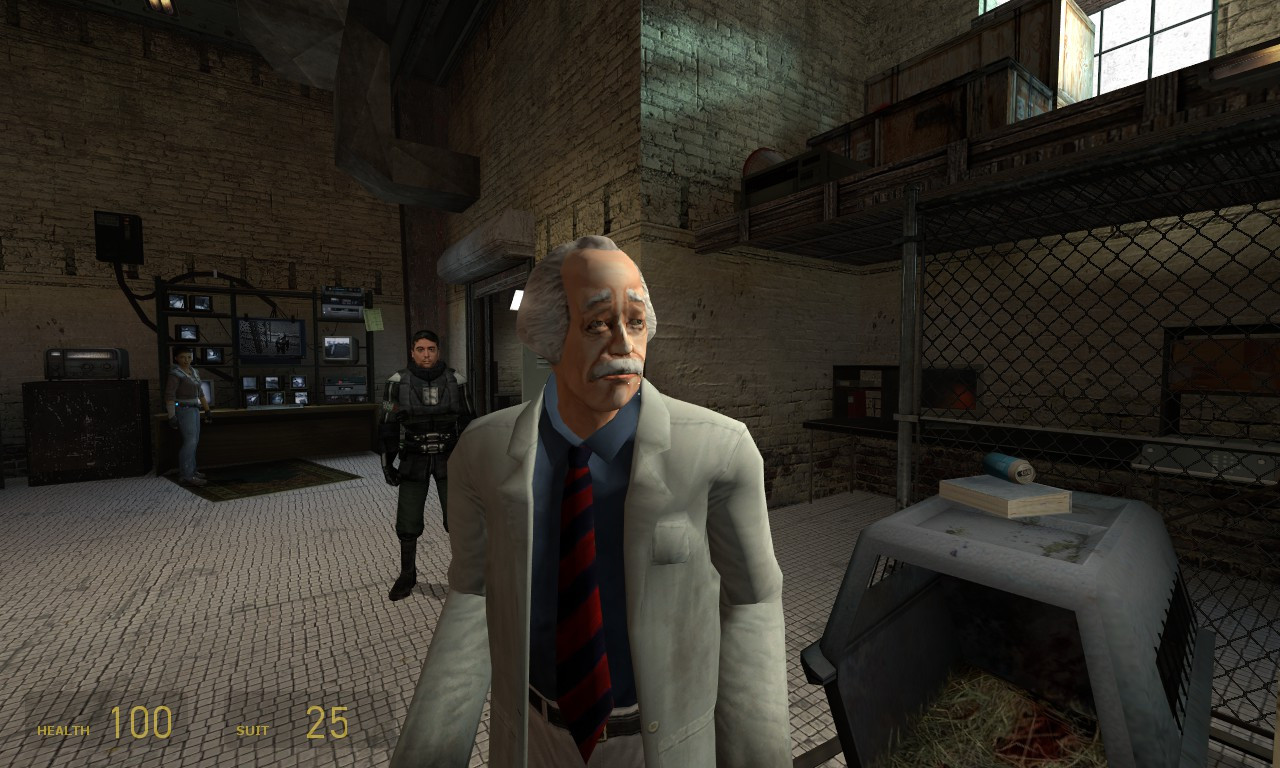Flip the knob on the radio front

87,368
